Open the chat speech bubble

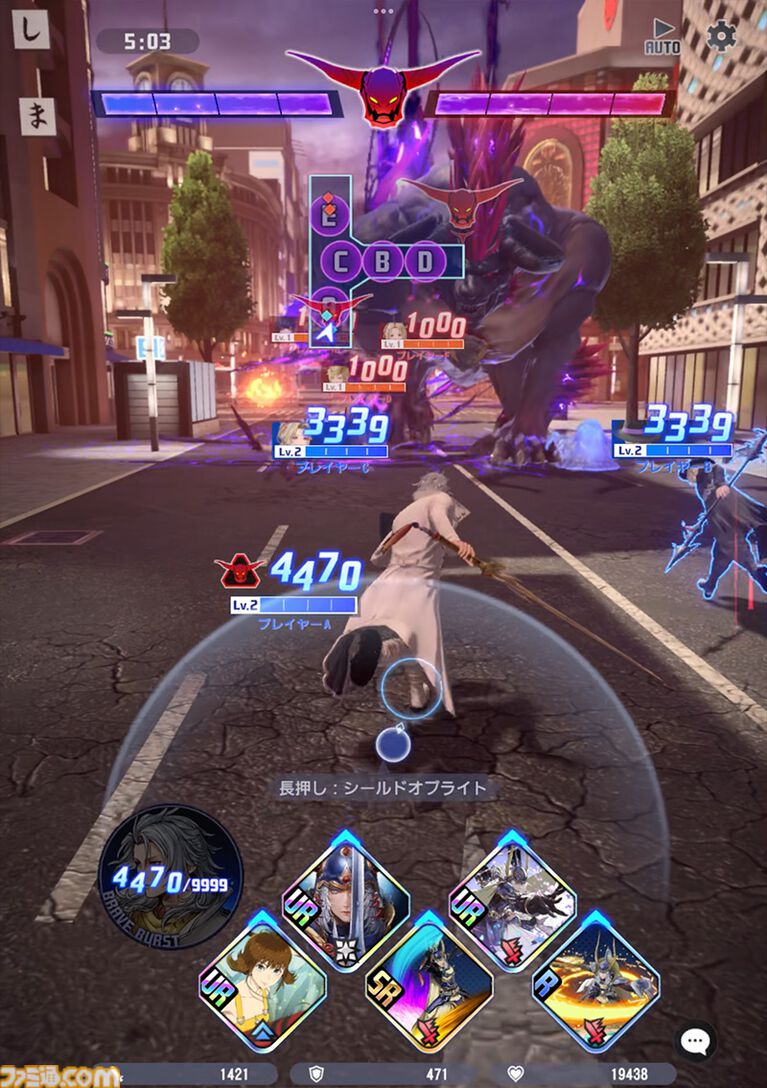click(694, 1041)
